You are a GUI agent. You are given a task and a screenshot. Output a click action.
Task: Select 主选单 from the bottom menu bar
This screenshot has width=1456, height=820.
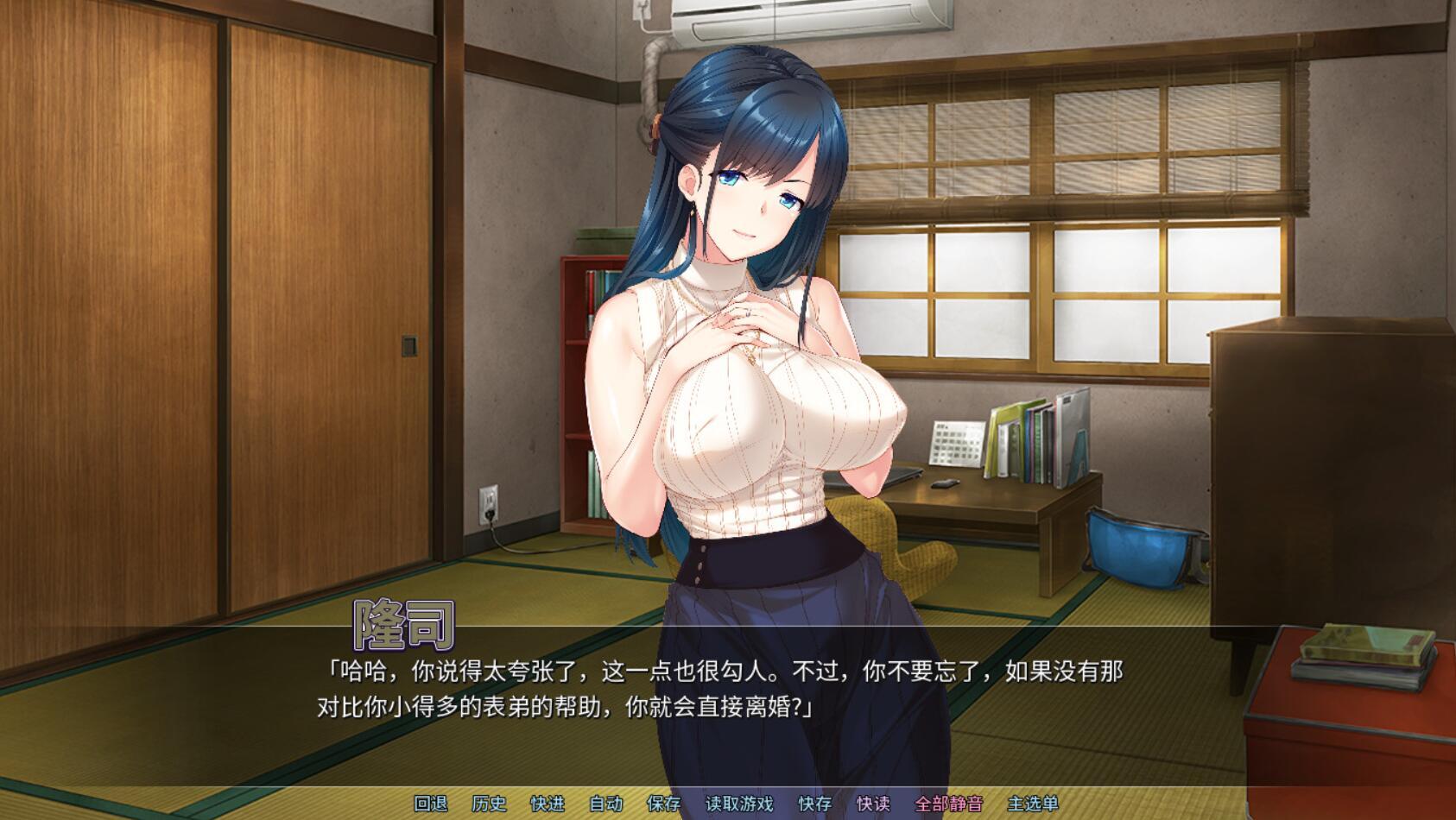click(1033, 803)
